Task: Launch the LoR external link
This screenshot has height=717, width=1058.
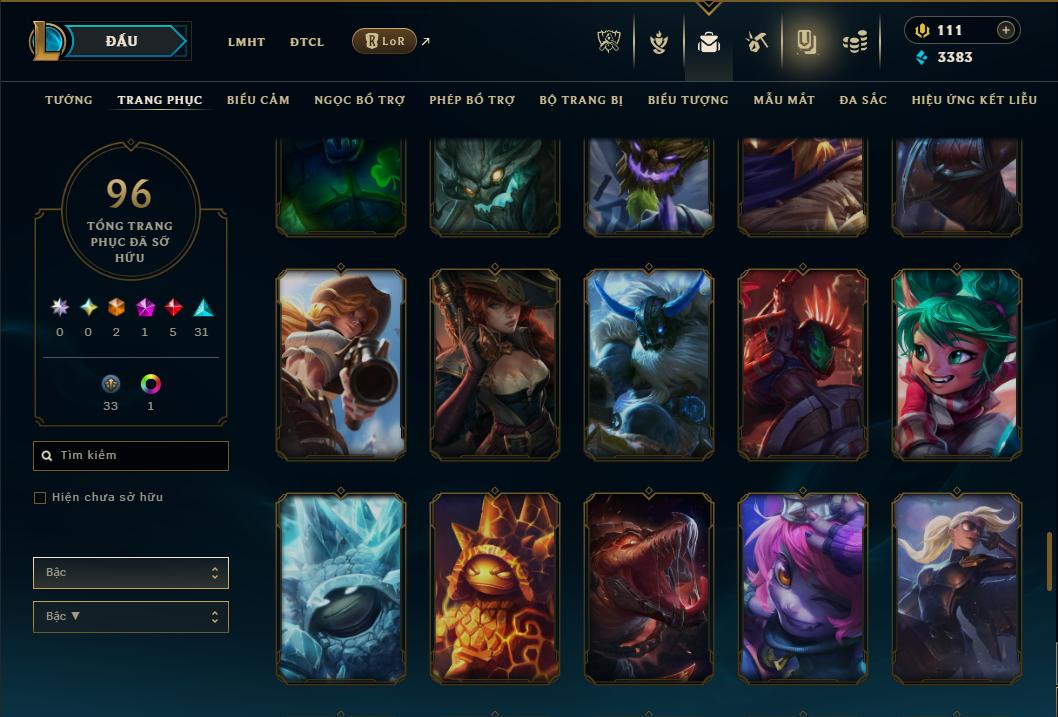Action: point(385,41)
